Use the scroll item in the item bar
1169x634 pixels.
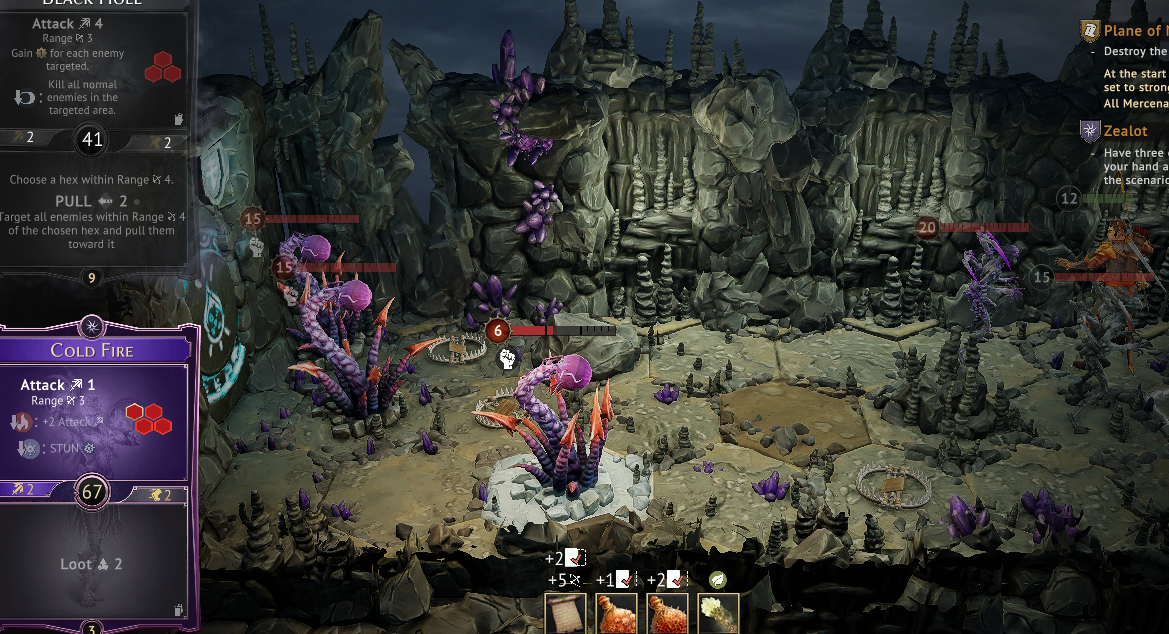565,613
